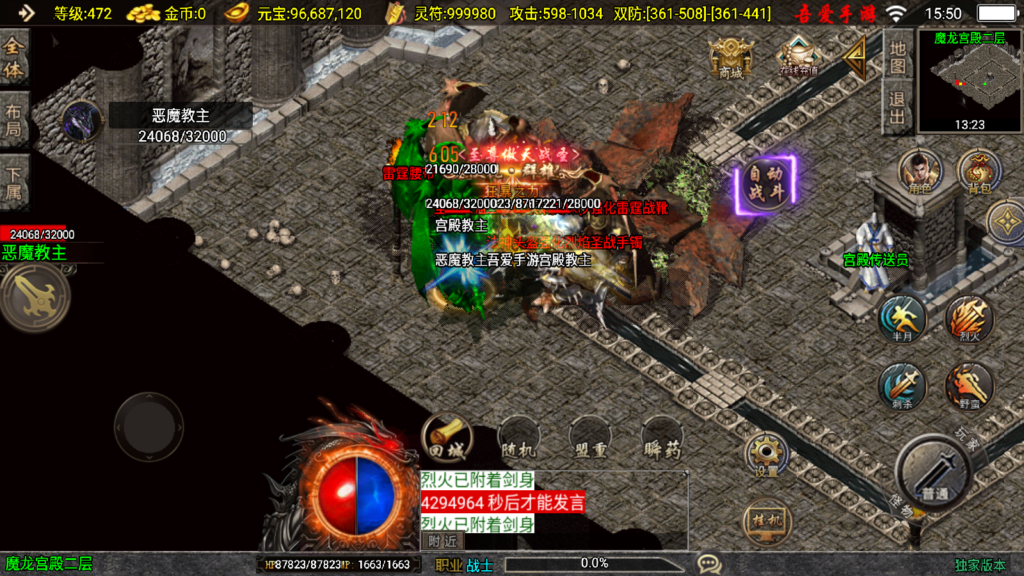
Task: Activate the 烈火 skill
Action: click(968, 319)
